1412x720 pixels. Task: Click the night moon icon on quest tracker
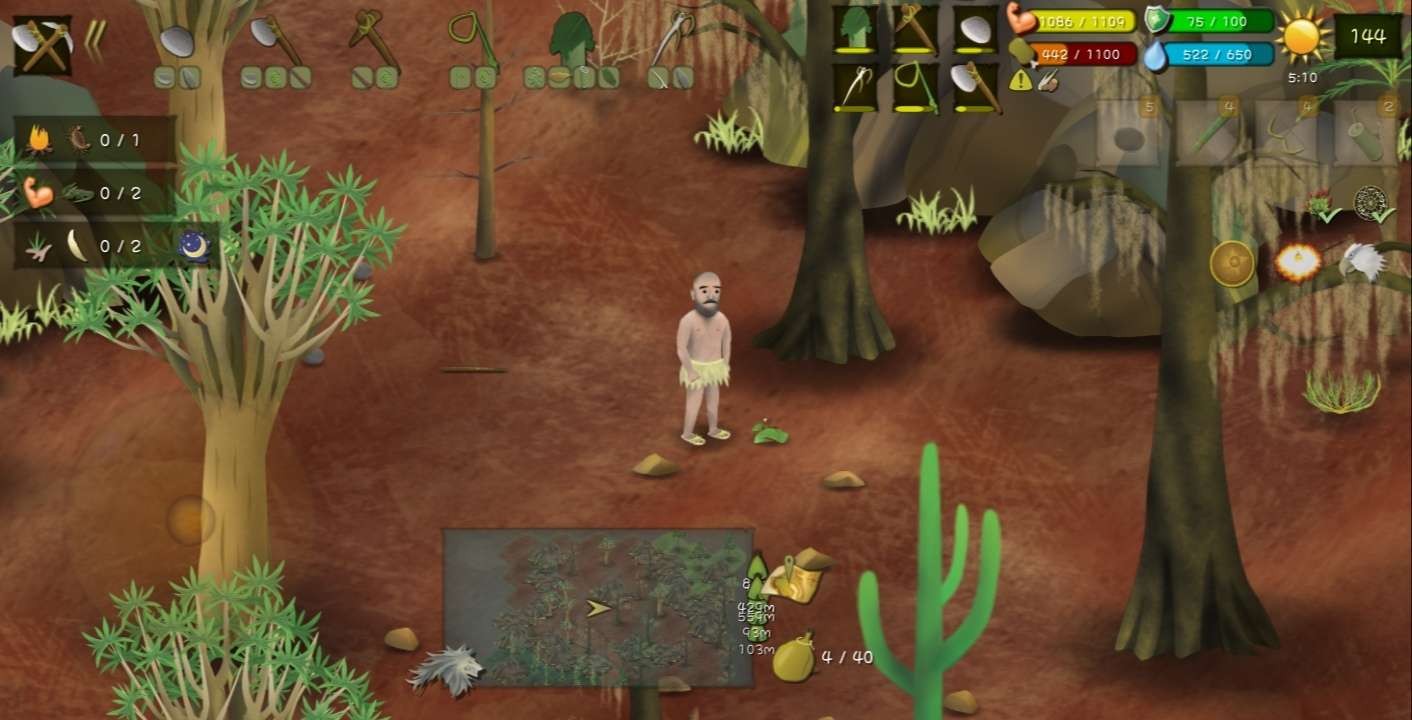(x=193, y=245)
